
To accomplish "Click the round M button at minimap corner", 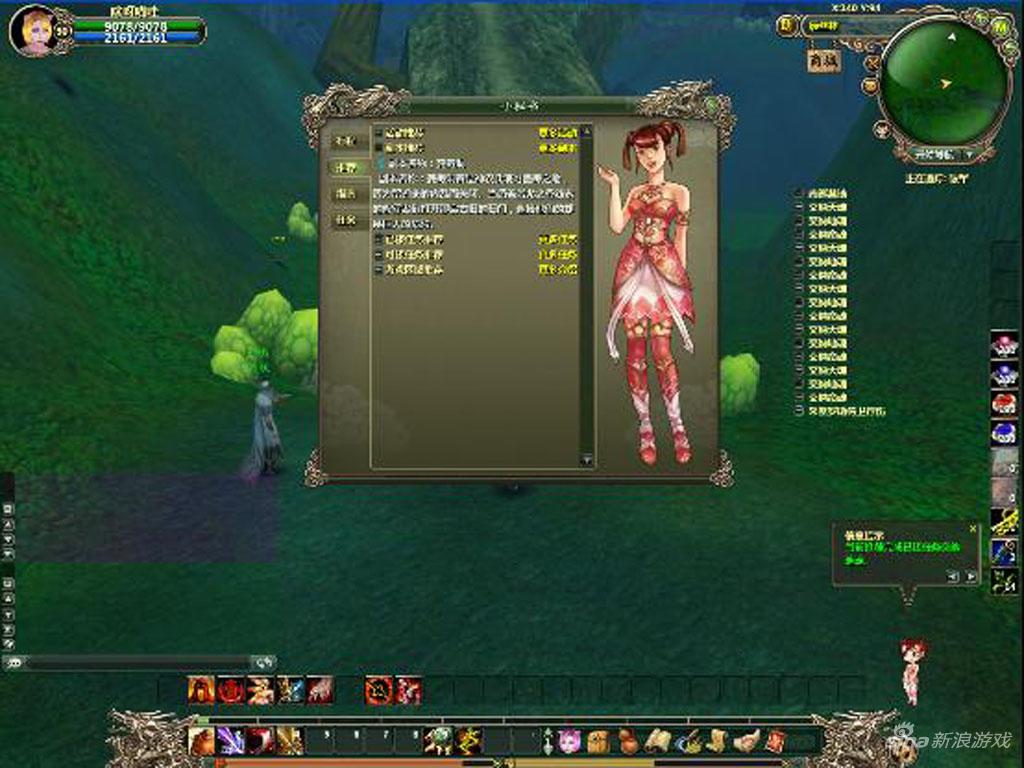I will pyautogui.click(x=1001, y=28).
